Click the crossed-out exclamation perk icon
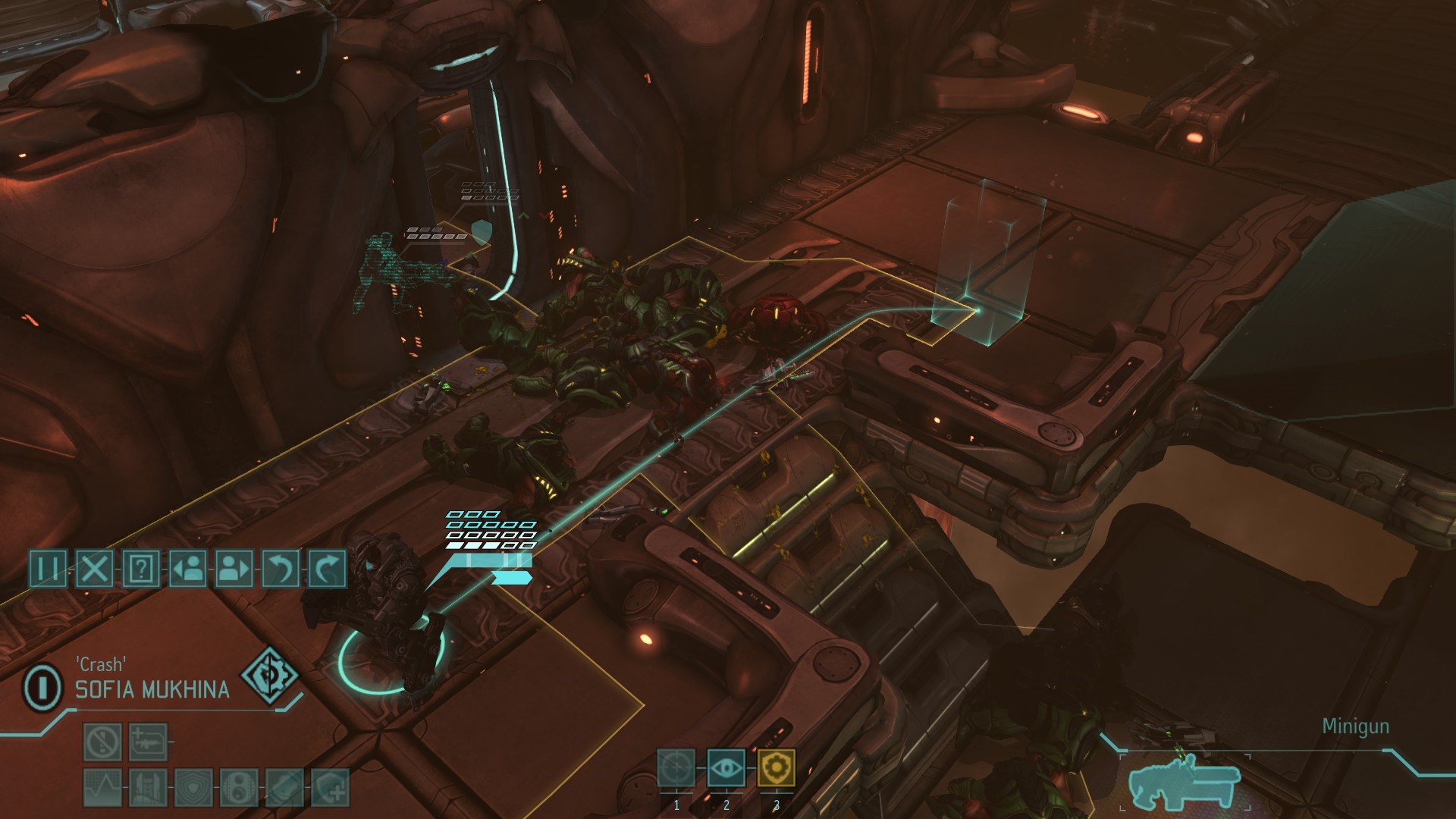 [x=102, y=742]
